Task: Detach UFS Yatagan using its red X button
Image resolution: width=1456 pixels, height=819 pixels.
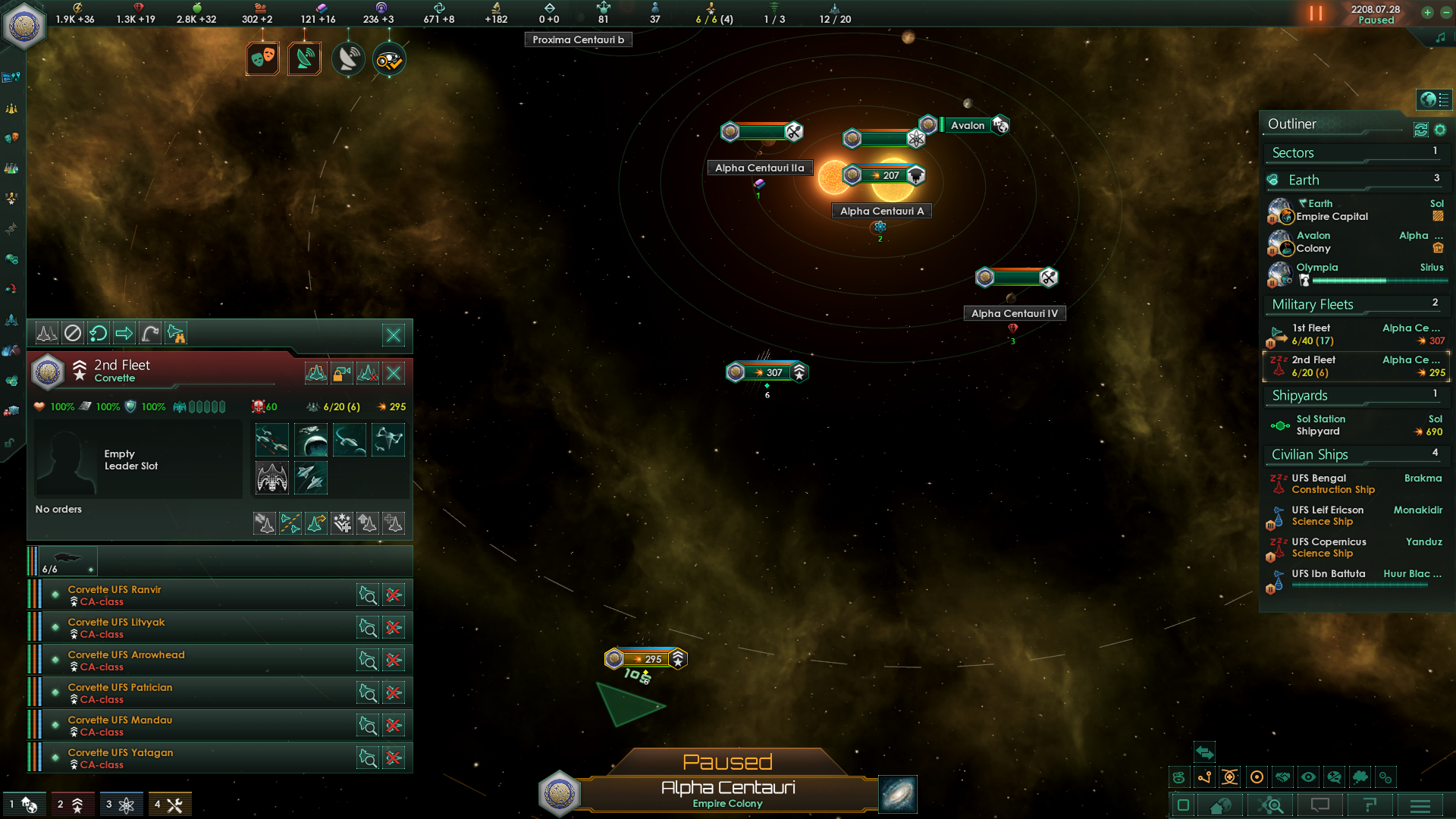Action: [394, 757]
